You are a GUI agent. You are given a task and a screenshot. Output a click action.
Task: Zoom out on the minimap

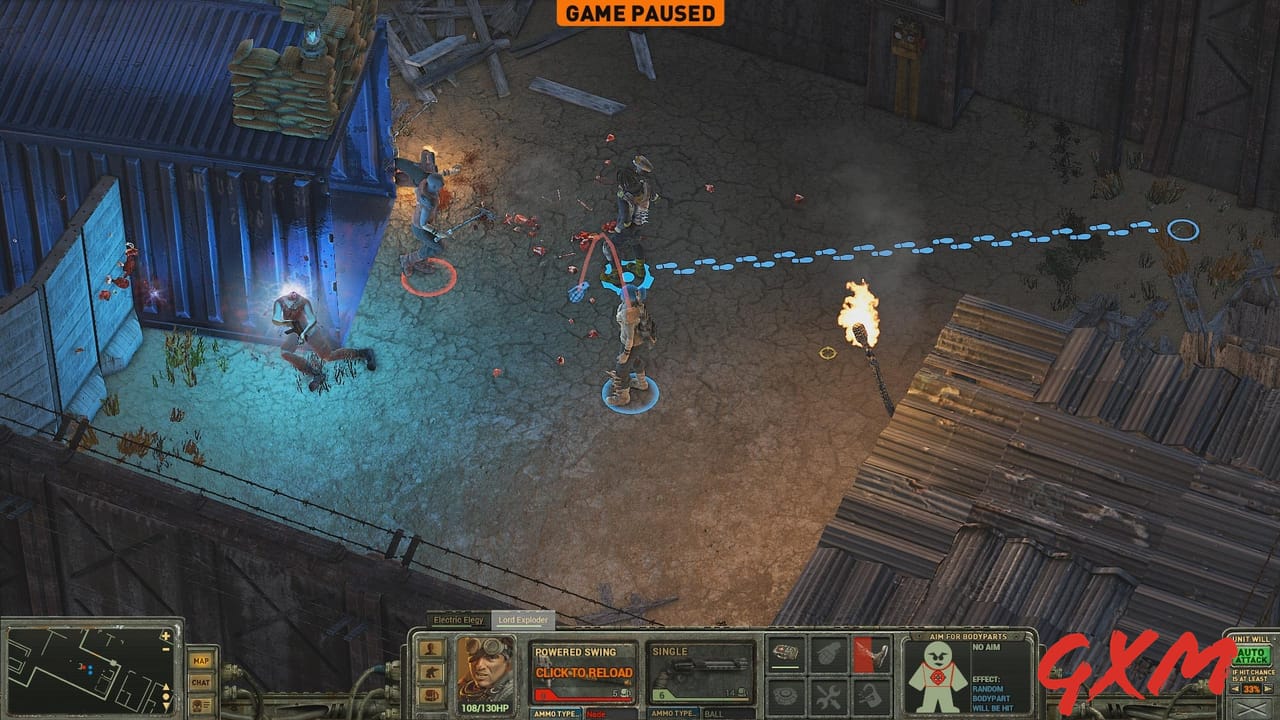click(x=164, y=649)
